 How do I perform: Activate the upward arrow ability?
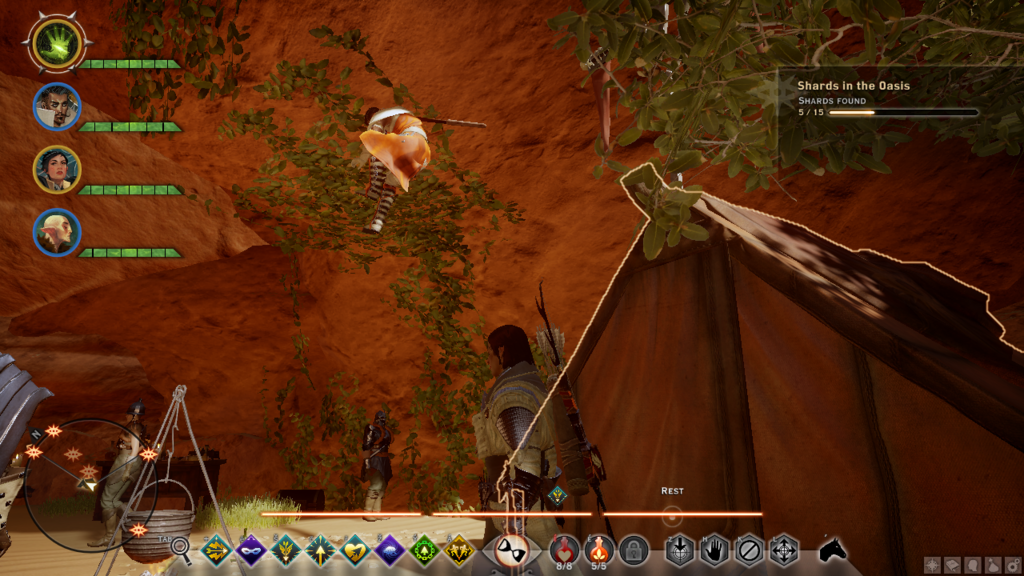tap(320, 549)
